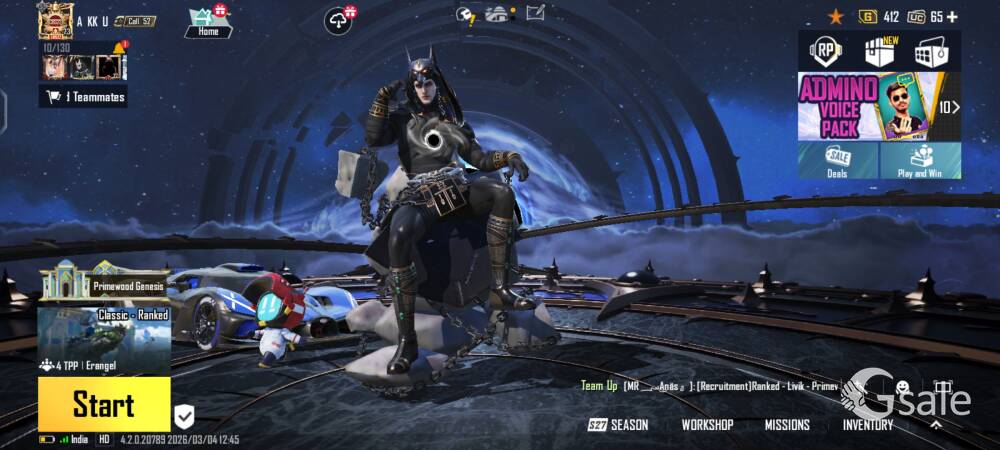This screenshot has height=450, width=1000.
Task: Tap the yellow Start button
Action: coord(104,404)
